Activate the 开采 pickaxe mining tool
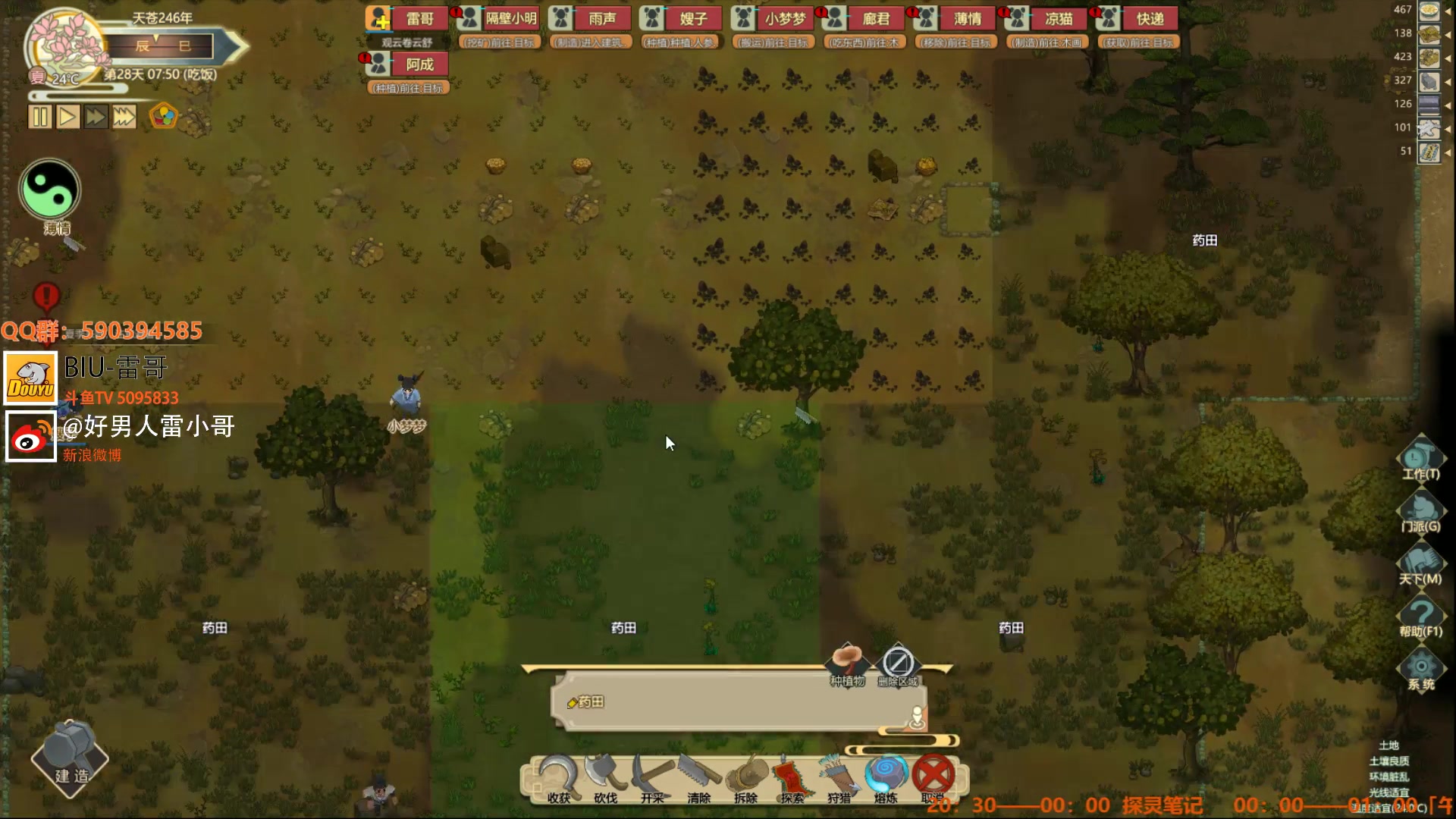 pyautogui.click(x=652, y=778)
